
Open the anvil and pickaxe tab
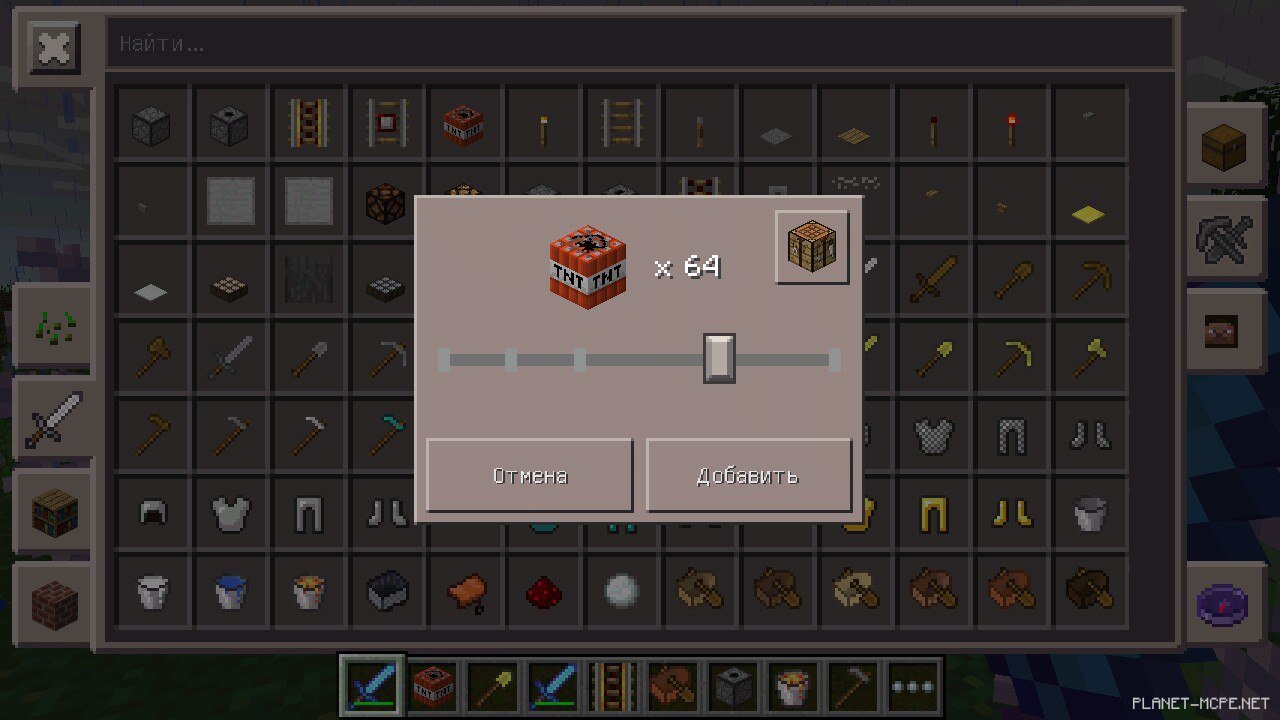tap(1223, 238)
